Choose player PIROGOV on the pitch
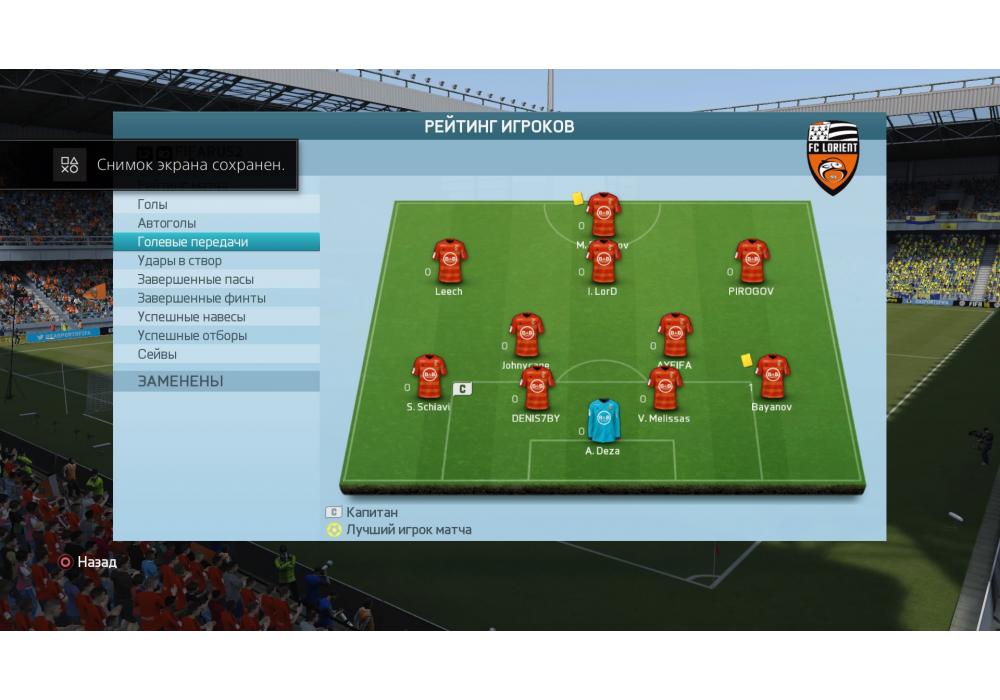The width and height of the screenshot is (1000, 700). [x=752, y=262]
